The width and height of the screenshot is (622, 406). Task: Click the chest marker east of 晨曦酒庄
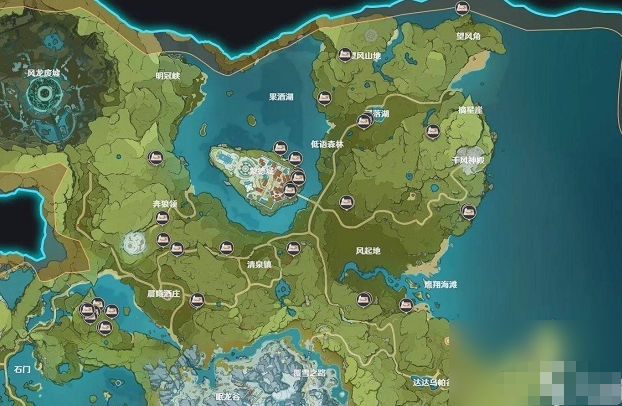pyautogui.click(x=198, y=298)
